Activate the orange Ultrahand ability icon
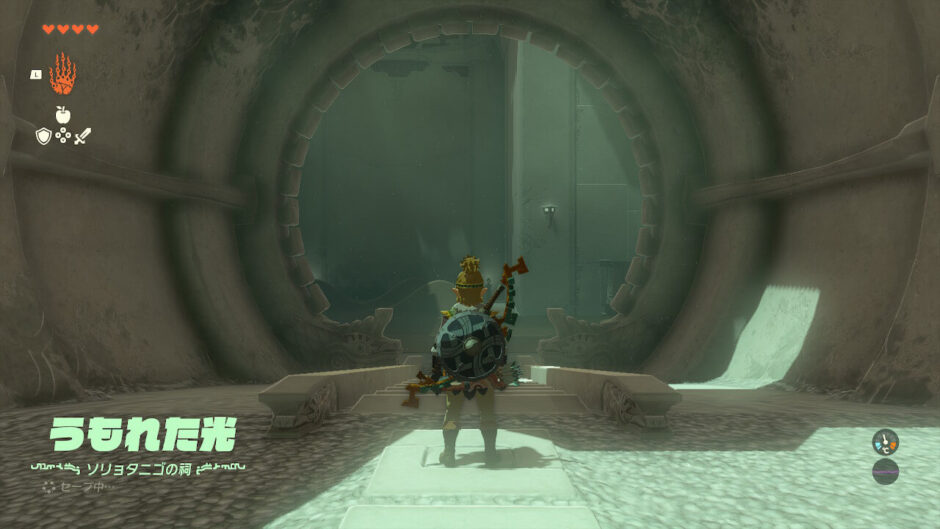Screen dimensions: 940x529 [62, 73]
